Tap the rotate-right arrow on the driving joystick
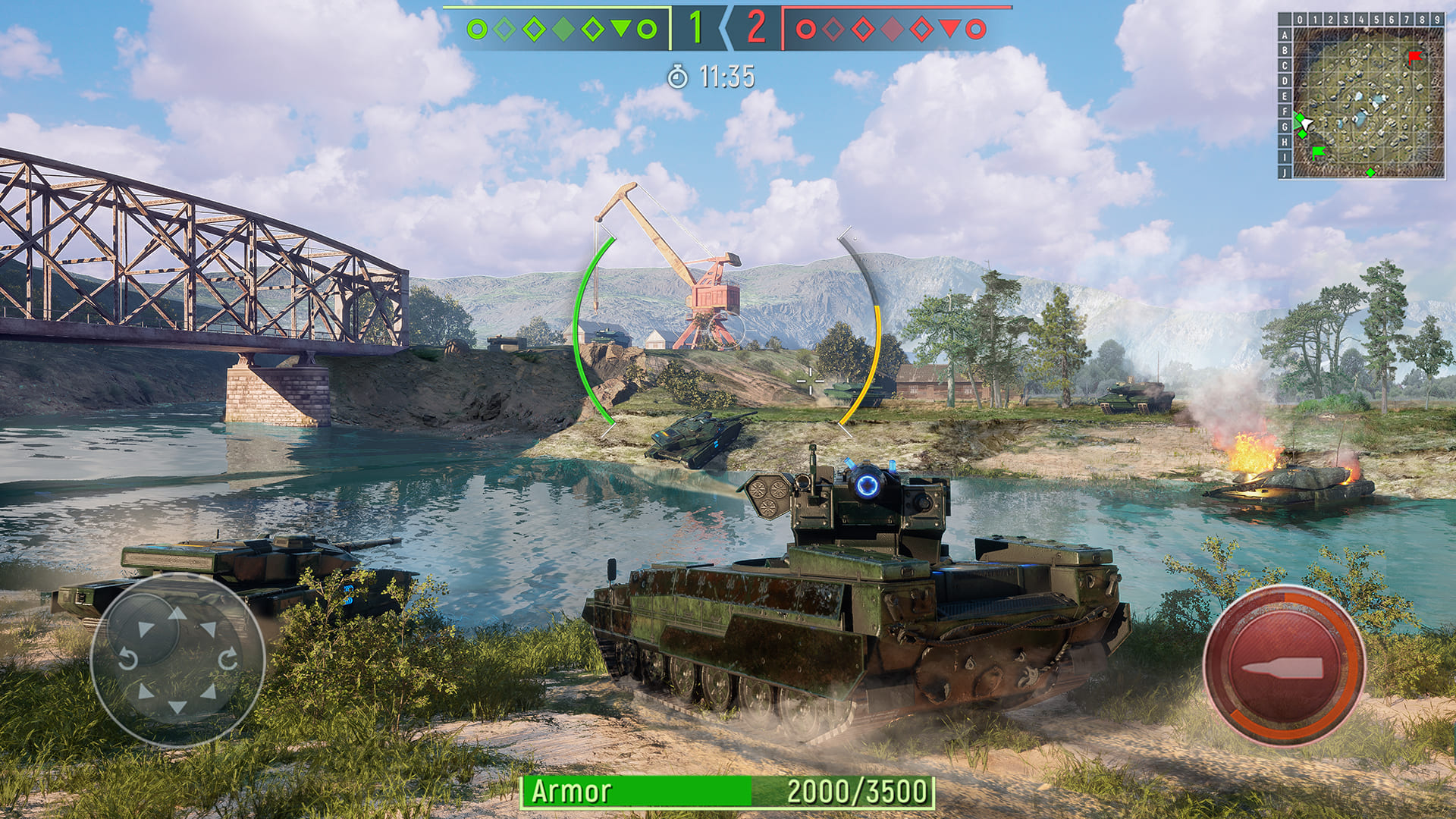Viewport: 1456px width, 819px height. [227, 658]
